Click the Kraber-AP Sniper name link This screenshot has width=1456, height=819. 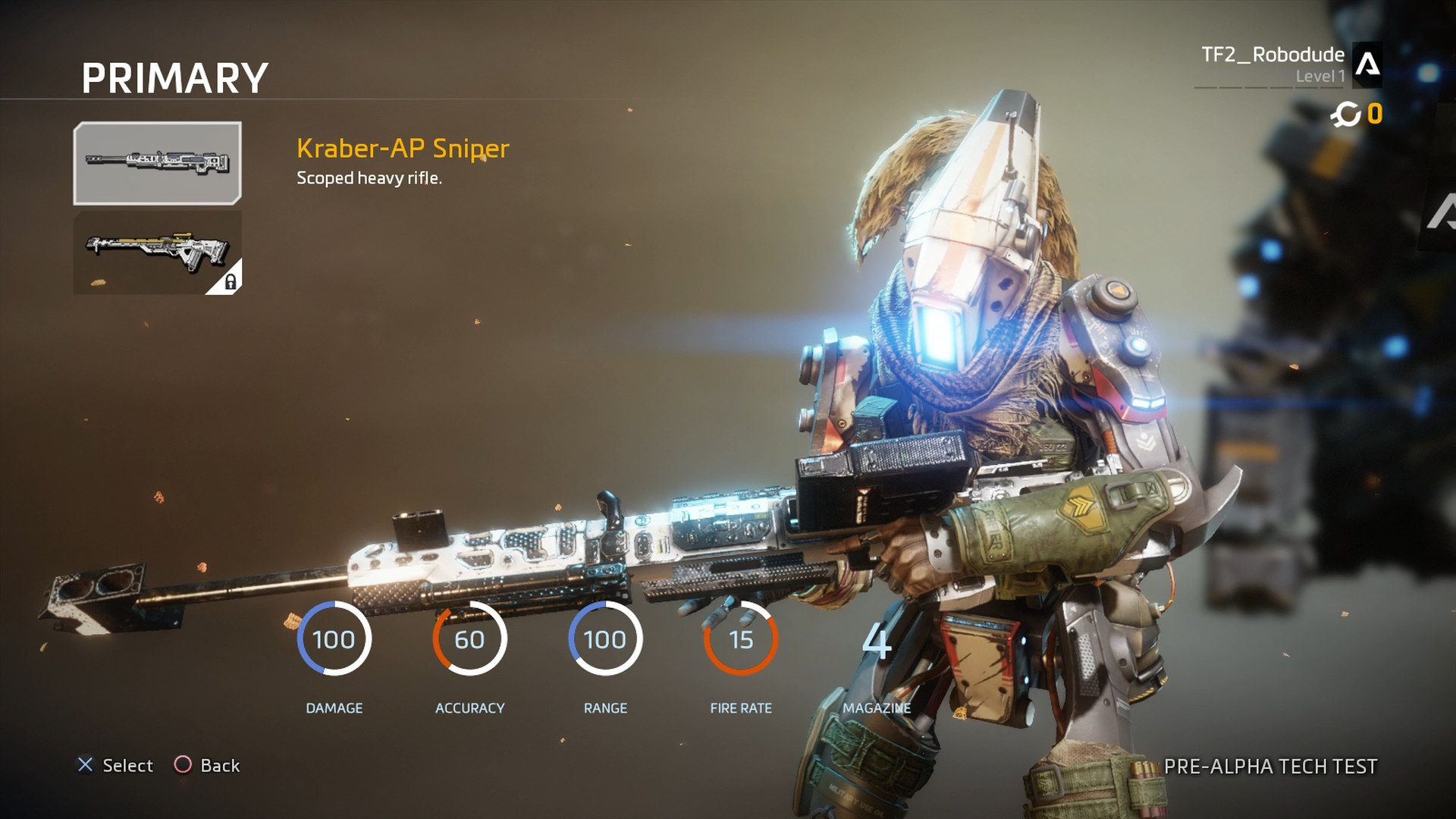click(x=403, y=149)
